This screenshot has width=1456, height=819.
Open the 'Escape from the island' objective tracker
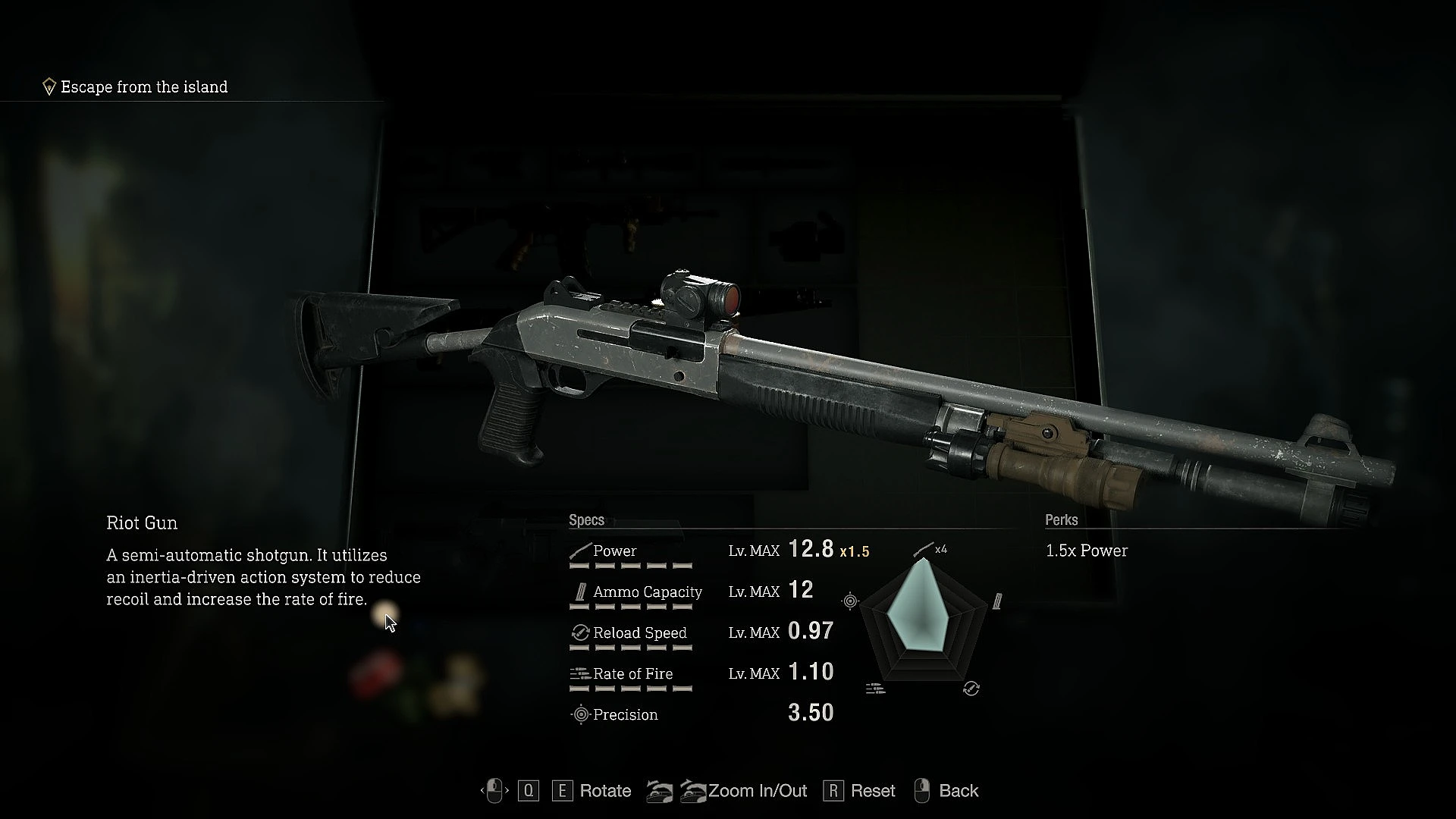143,87
